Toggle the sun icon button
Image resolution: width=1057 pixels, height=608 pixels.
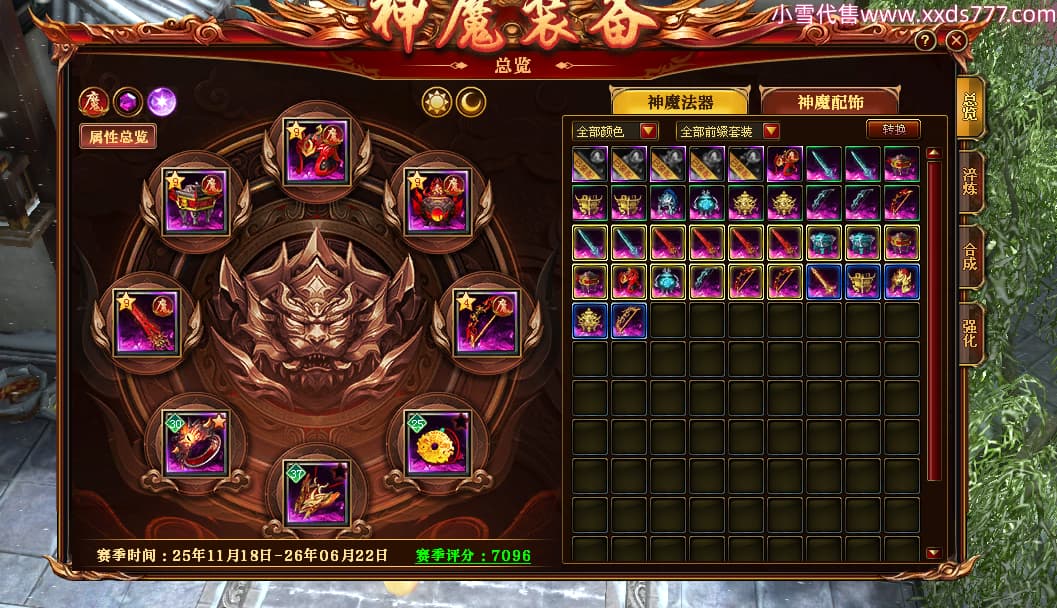(437, 101)
